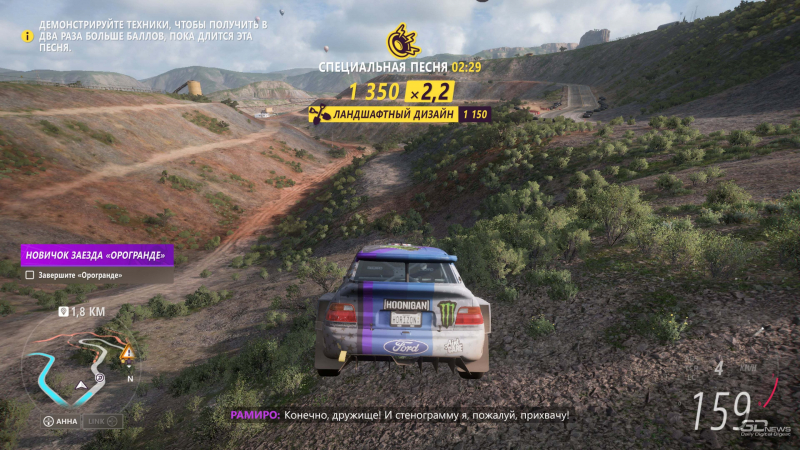Click the yellow info icon beside the hint

point(15,35)
